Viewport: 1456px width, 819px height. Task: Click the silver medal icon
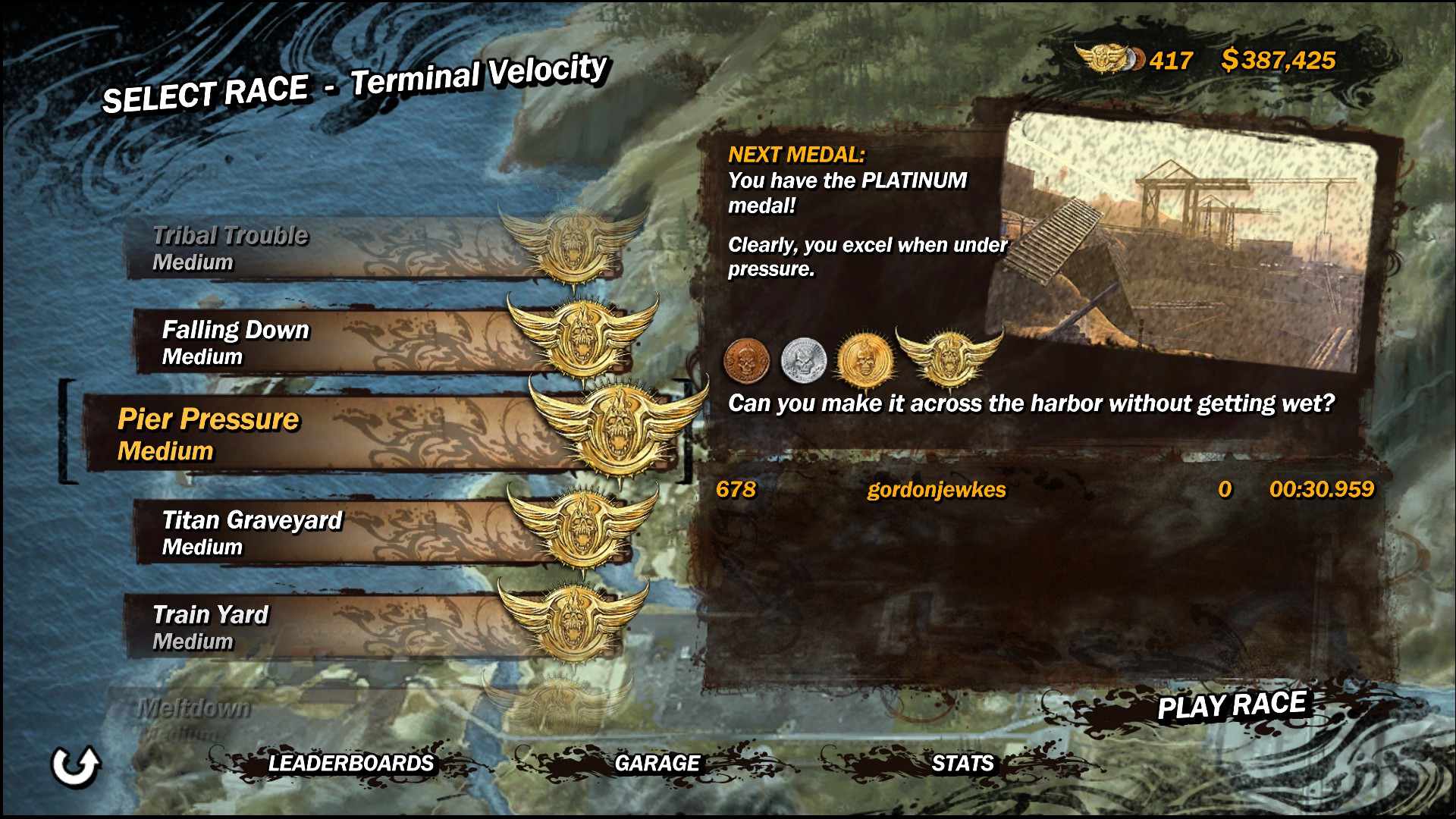803,359
